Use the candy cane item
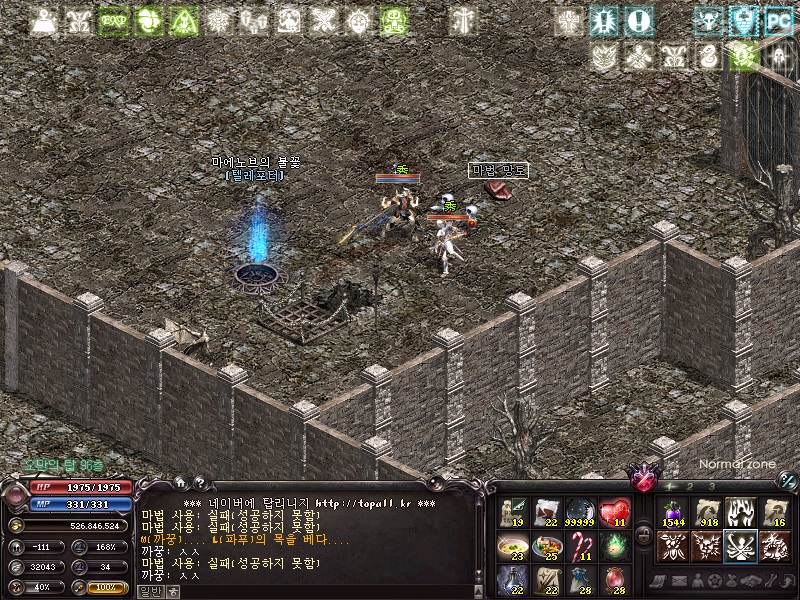 coord(581,545)
